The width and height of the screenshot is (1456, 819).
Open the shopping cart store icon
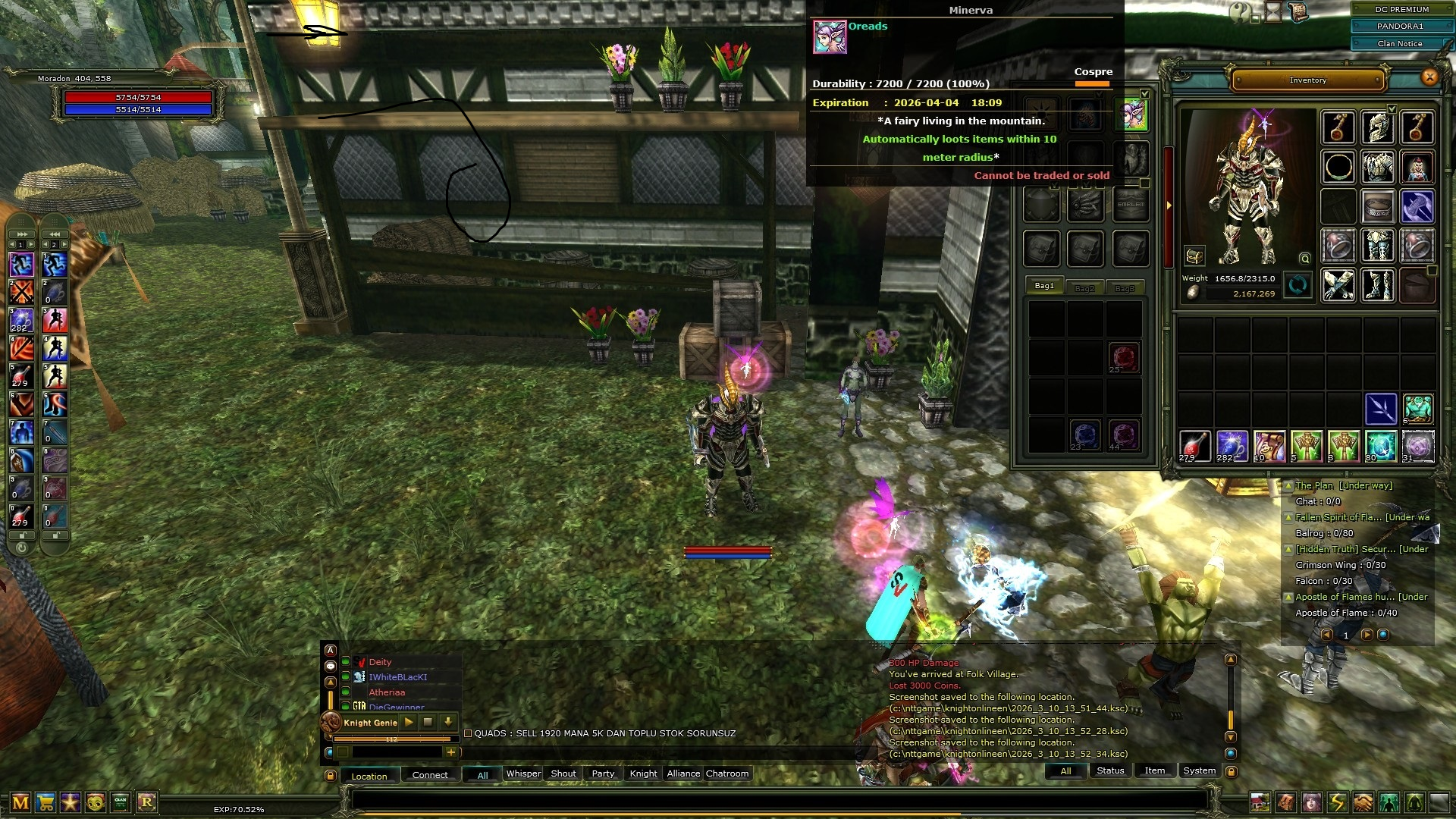point(45,802)
